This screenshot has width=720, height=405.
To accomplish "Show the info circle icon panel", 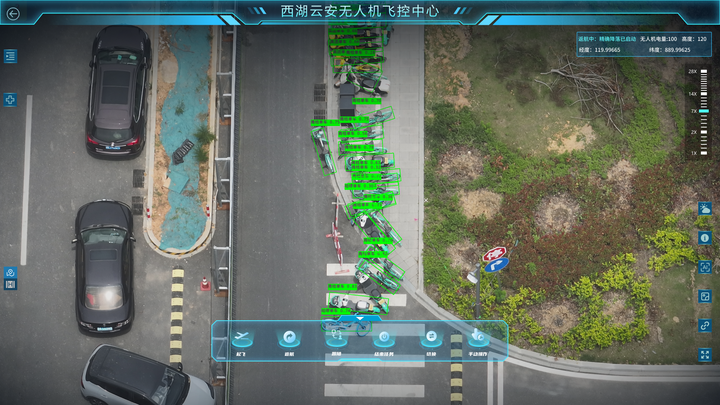I will tap(705, 238).
